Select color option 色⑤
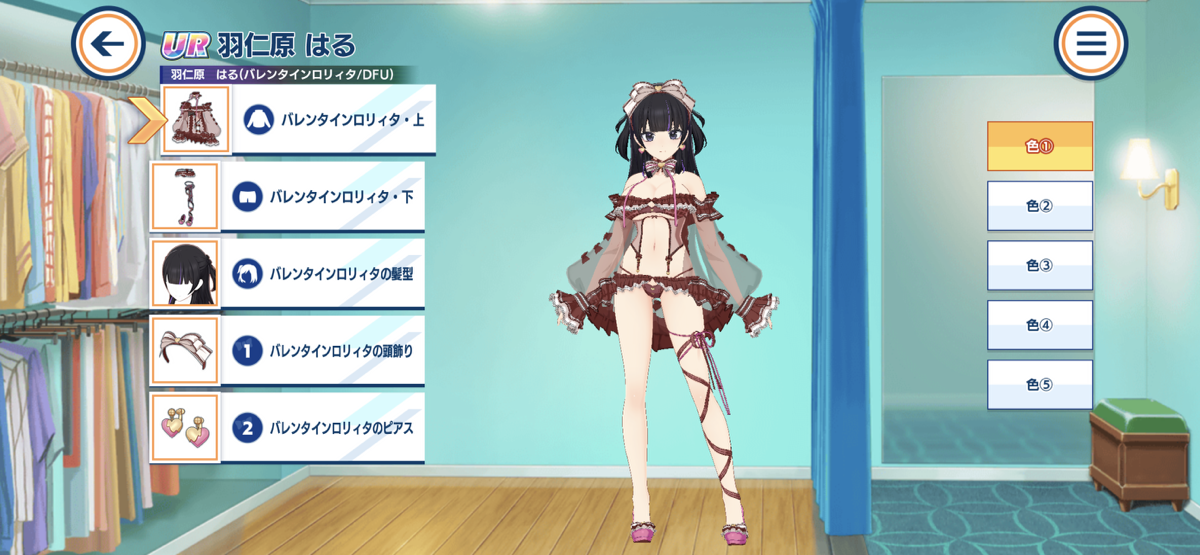 [1039, 385]
